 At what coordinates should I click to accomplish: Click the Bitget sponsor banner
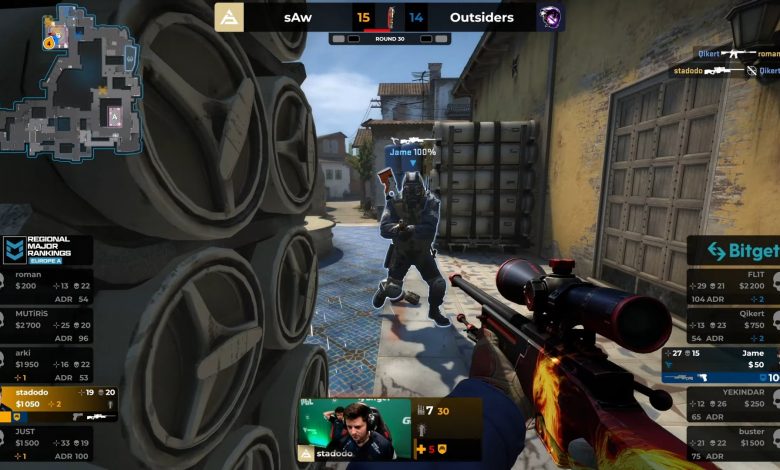pyautogui.click(x=734, y=250)
